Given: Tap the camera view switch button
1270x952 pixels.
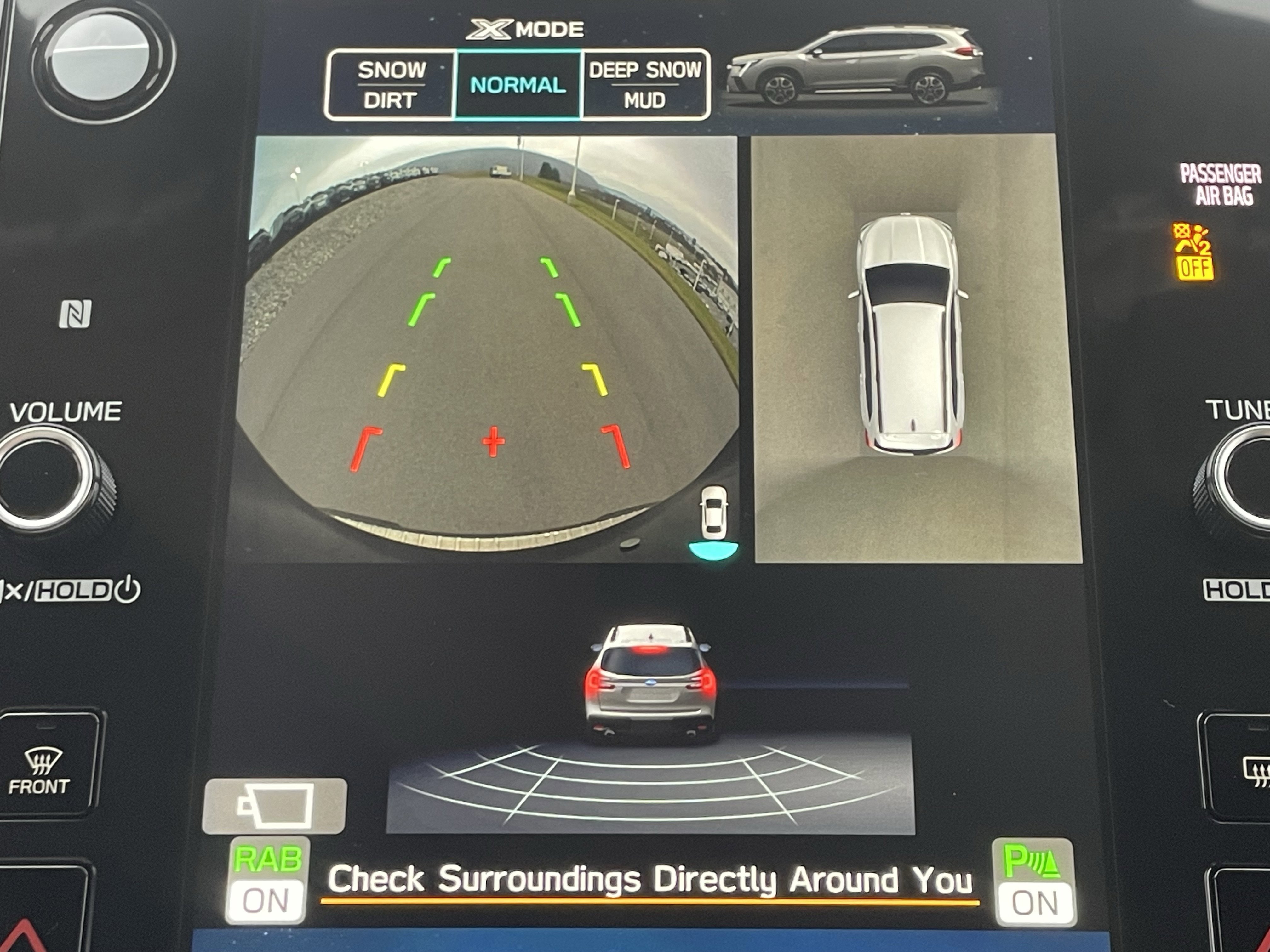Looking at the screenshot, I should point(274,806).
